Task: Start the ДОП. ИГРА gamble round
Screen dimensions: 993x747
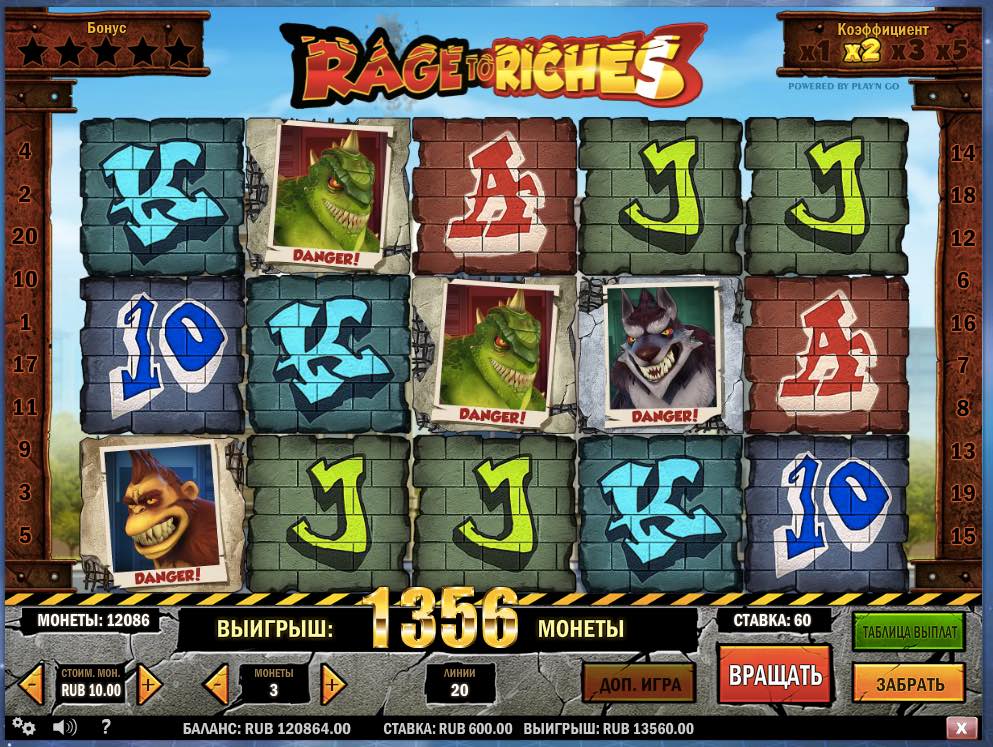Action: (639, 684)
